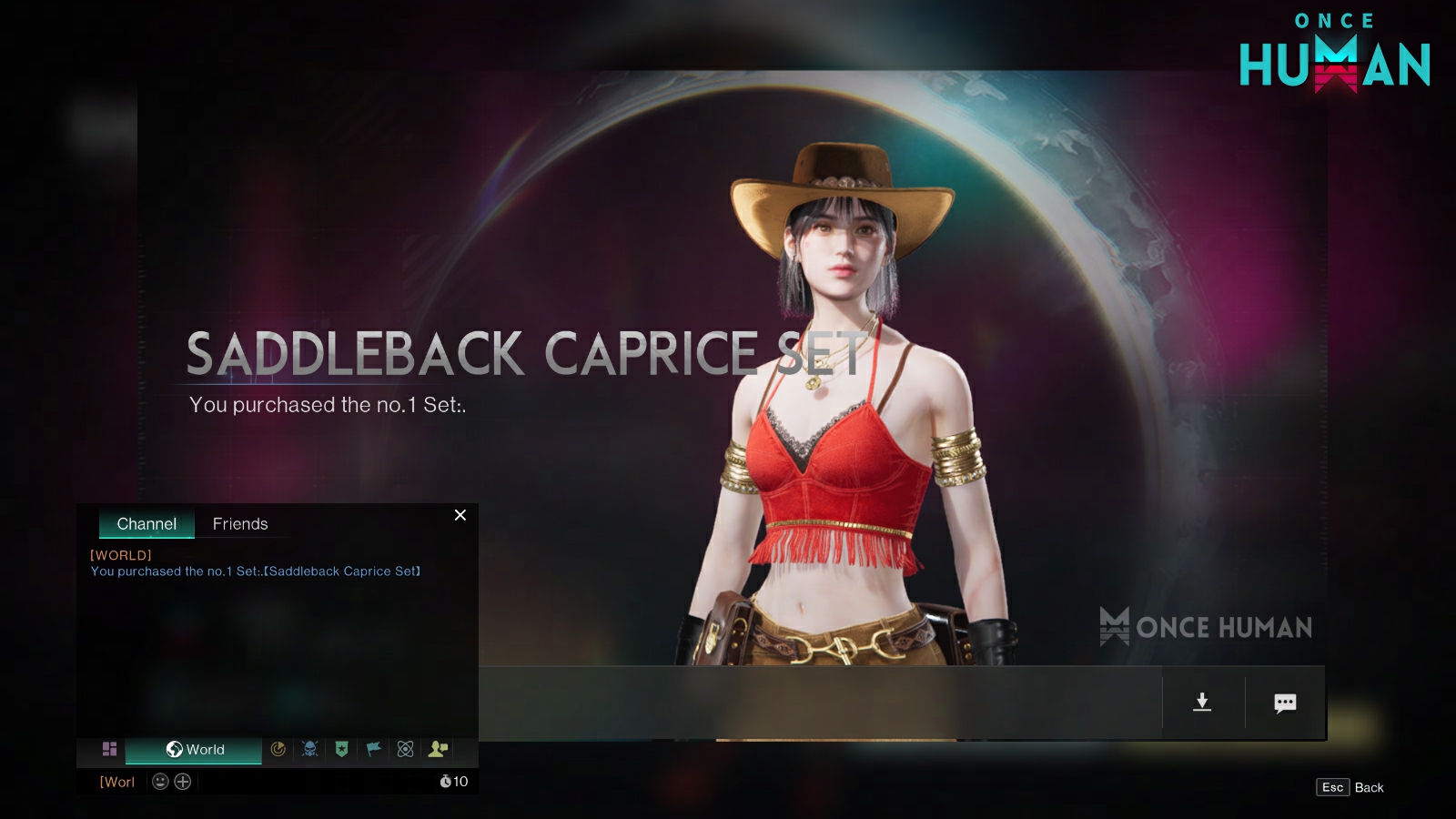Viewport: 1456px width, 819px height.
Task: Toggle chat with the speech bubble button
Action: click(x=1285, y=703)
